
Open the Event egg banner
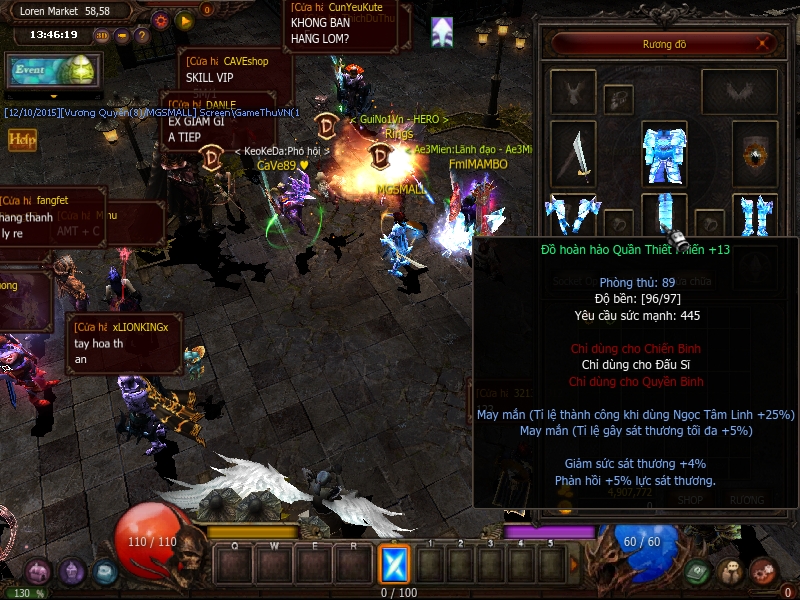(50, 72)
